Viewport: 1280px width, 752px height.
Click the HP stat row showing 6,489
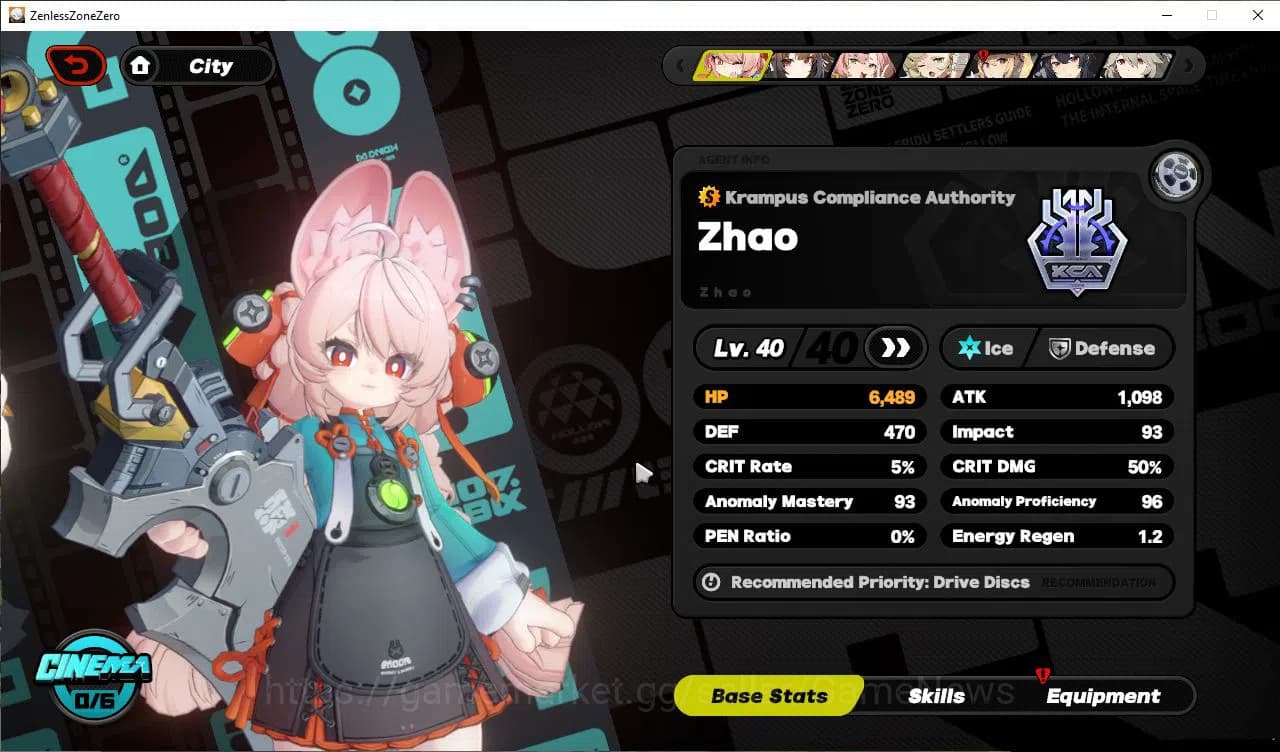coord(810,397)
